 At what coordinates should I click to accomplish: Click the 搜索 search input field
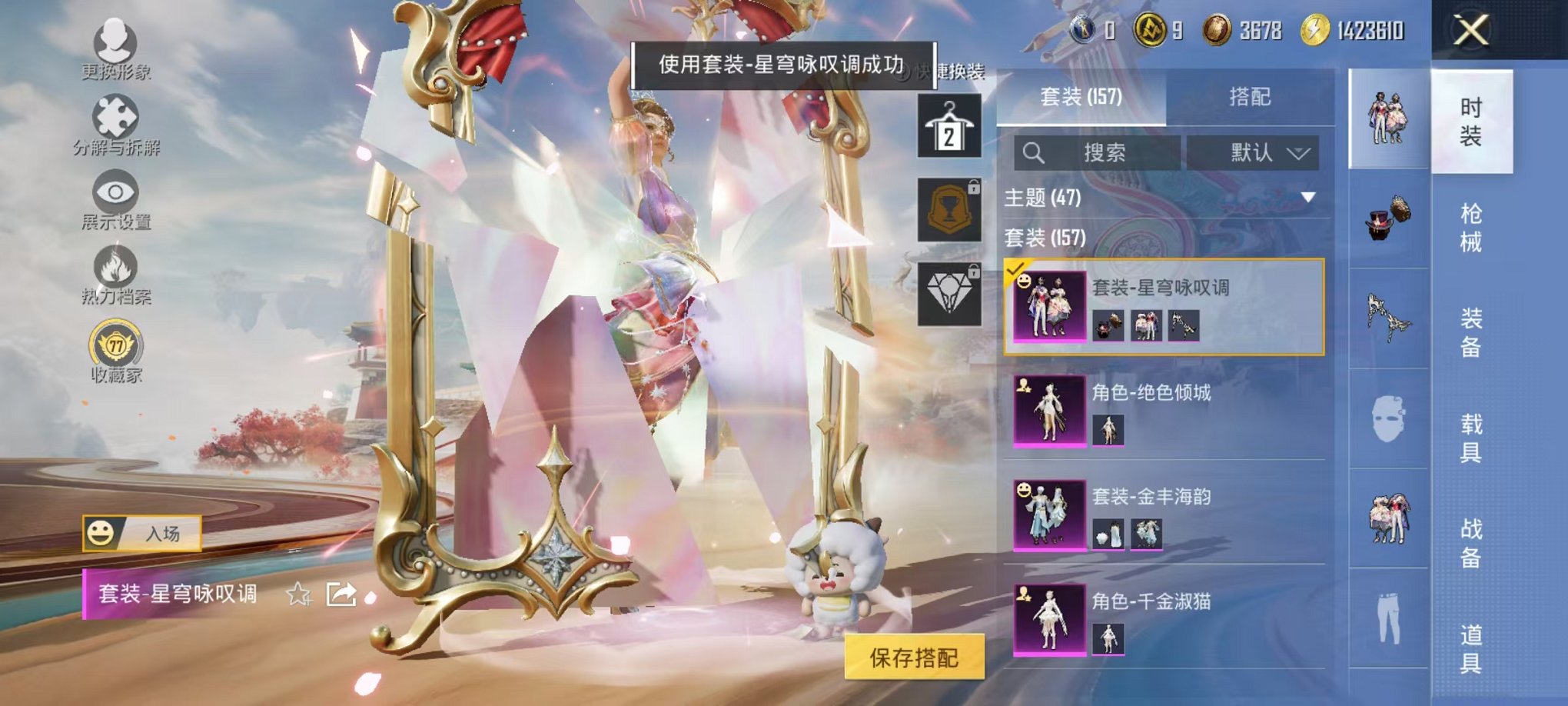coord(1107,152)
